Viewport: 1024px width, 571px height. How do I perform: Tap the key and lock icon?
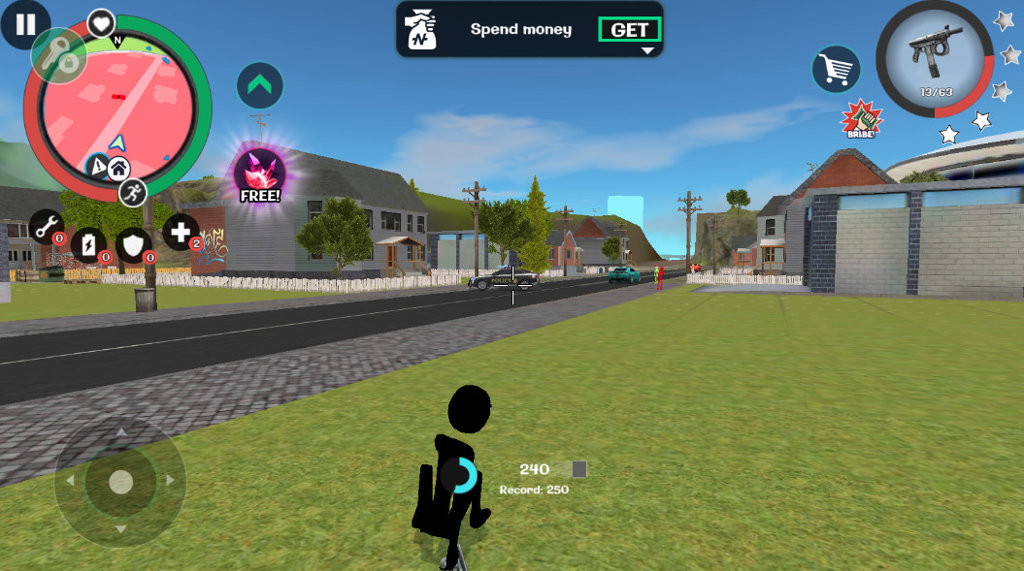(x=59, y=56)
